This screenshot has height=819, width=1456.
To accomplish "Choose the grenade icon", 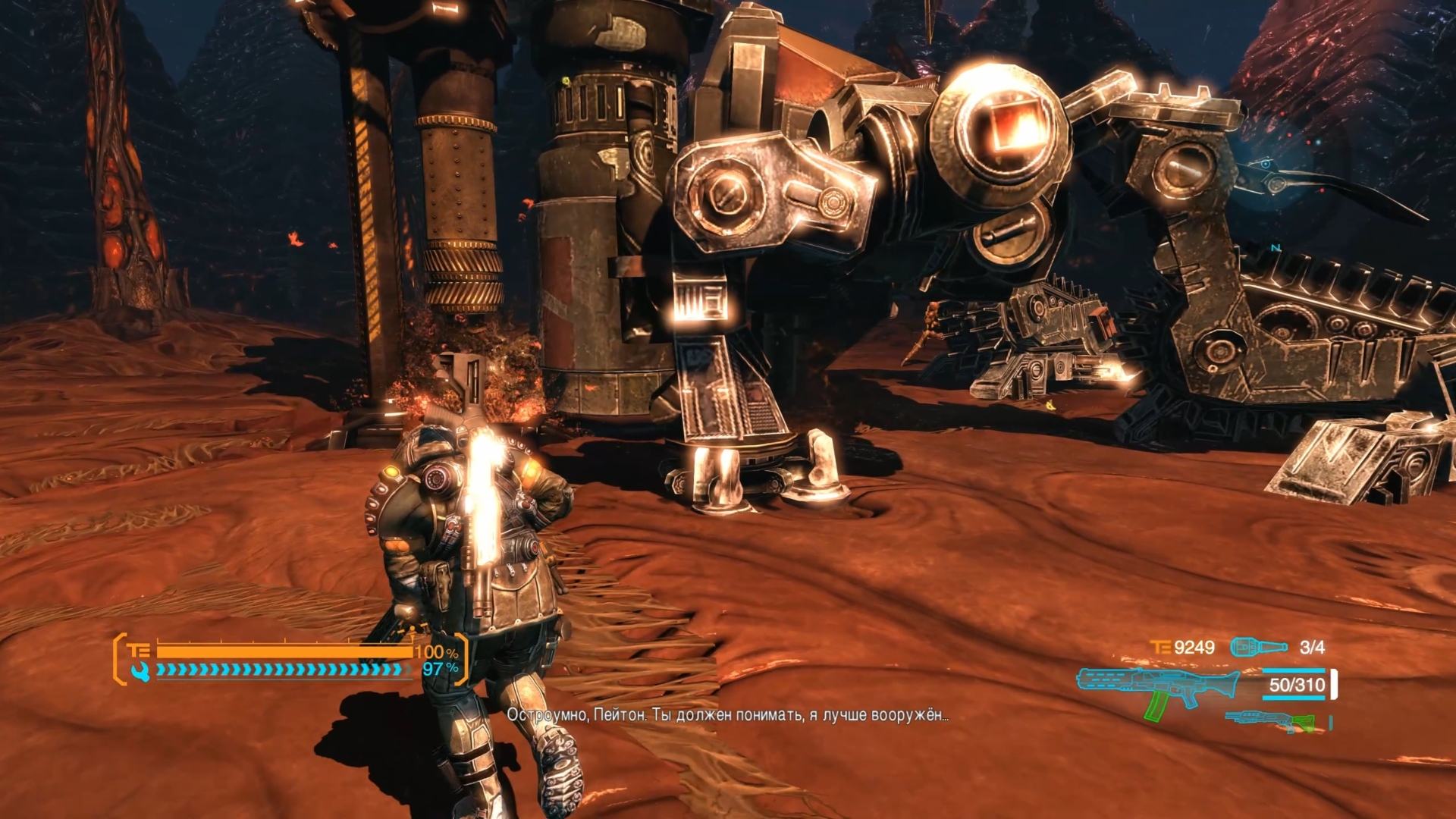I will (1258, 647).
